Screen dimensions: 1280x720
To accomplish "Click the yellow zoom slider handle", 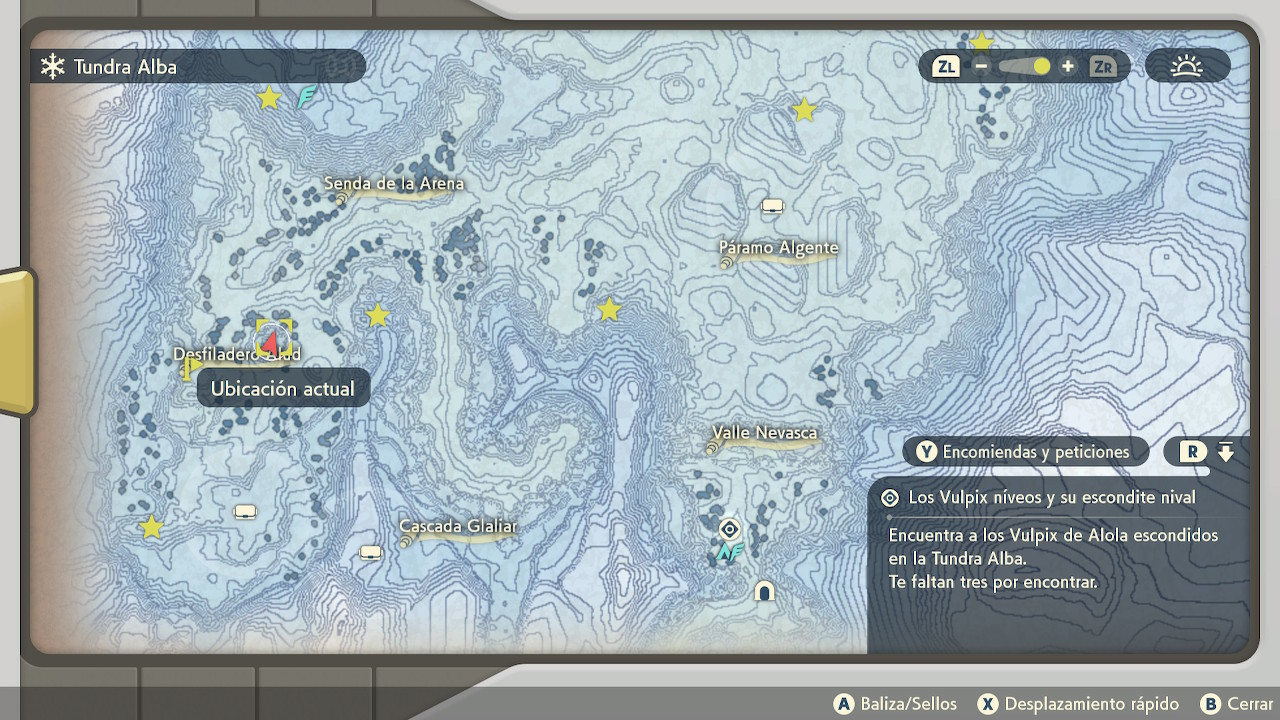I will (1042, 67).
